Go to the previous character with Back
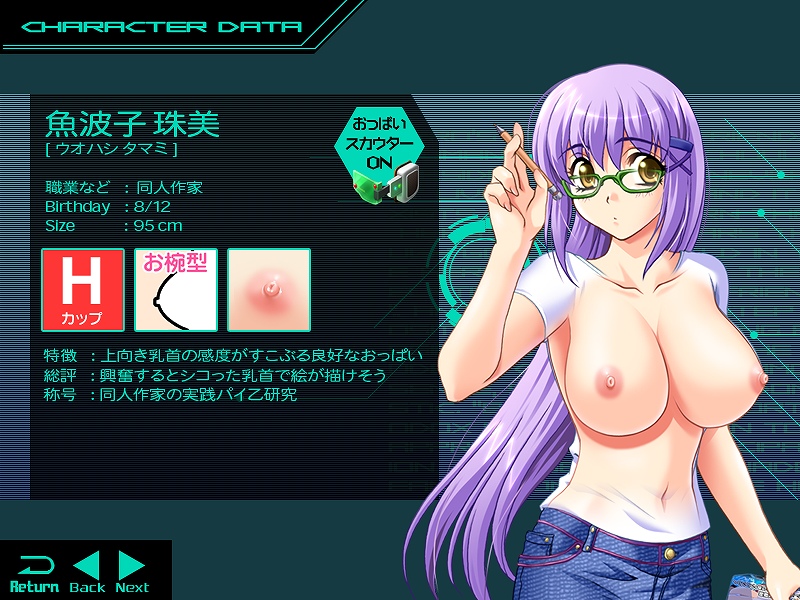Image resolution: width=800 pixels, height=600 pixels. [87, 572]
